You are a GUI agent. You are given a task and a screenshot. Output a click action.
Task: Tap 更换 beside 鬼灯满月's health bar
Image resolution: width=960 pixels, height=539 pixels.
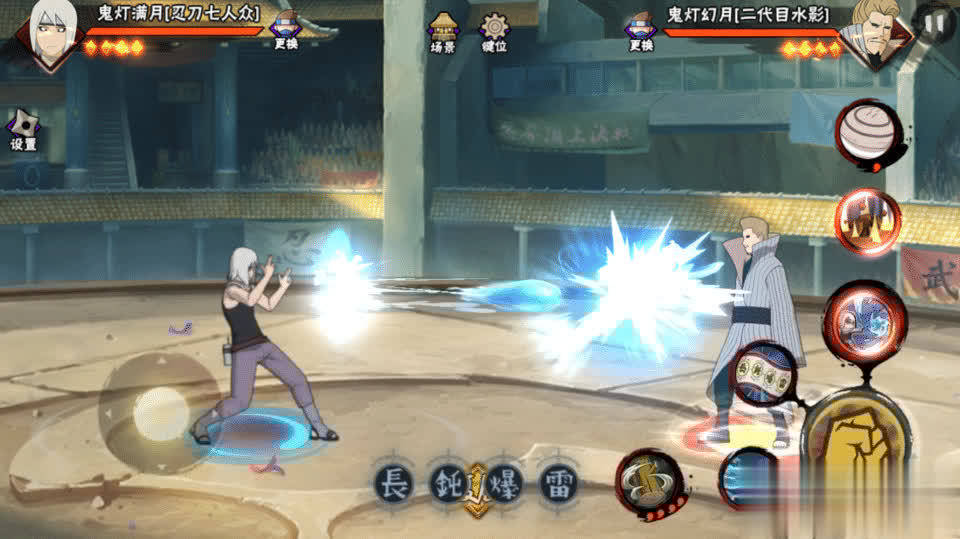coord(286,30)
